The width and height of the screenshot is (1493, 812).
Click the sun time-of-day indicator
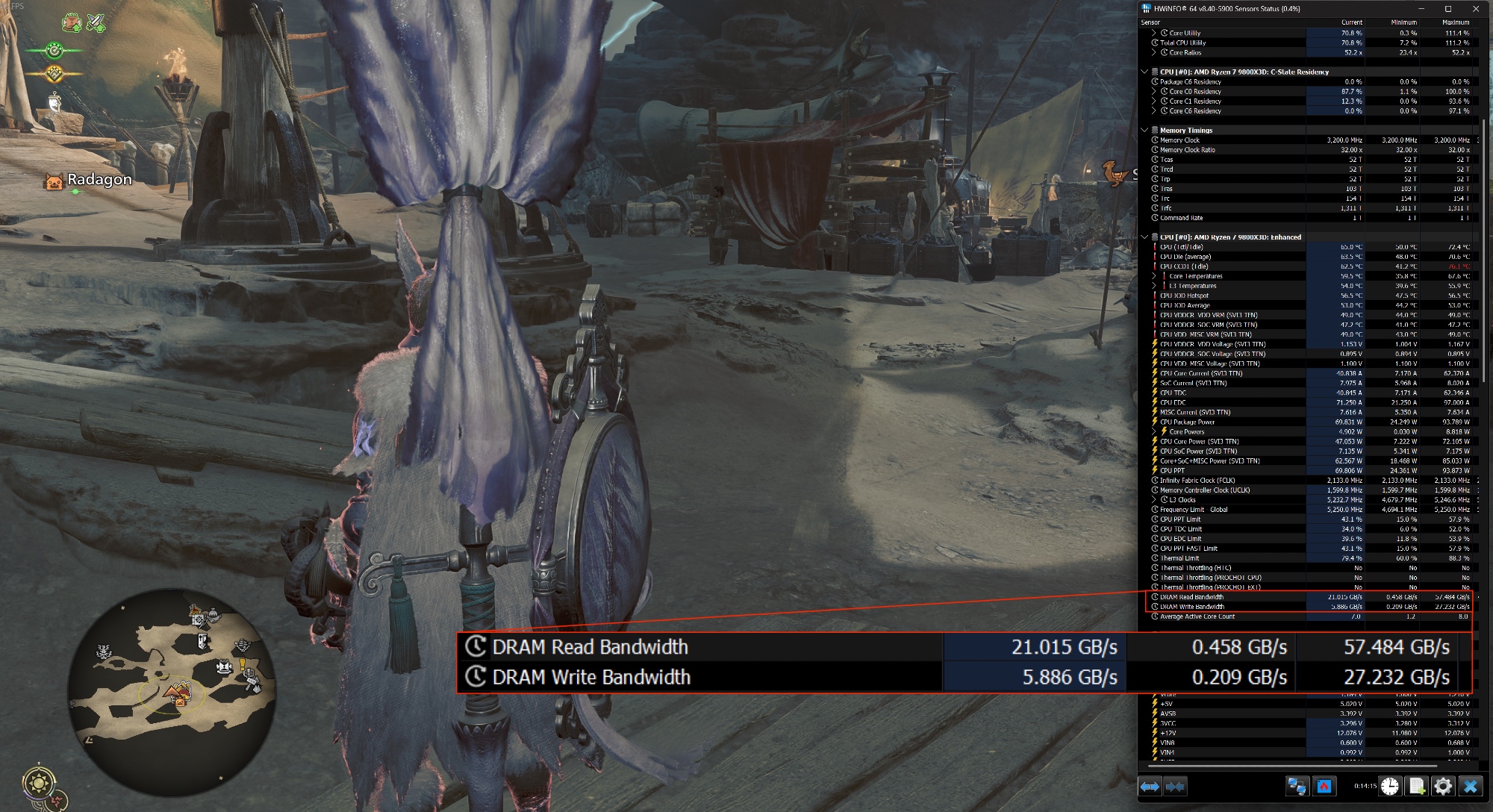click(38, 783)
